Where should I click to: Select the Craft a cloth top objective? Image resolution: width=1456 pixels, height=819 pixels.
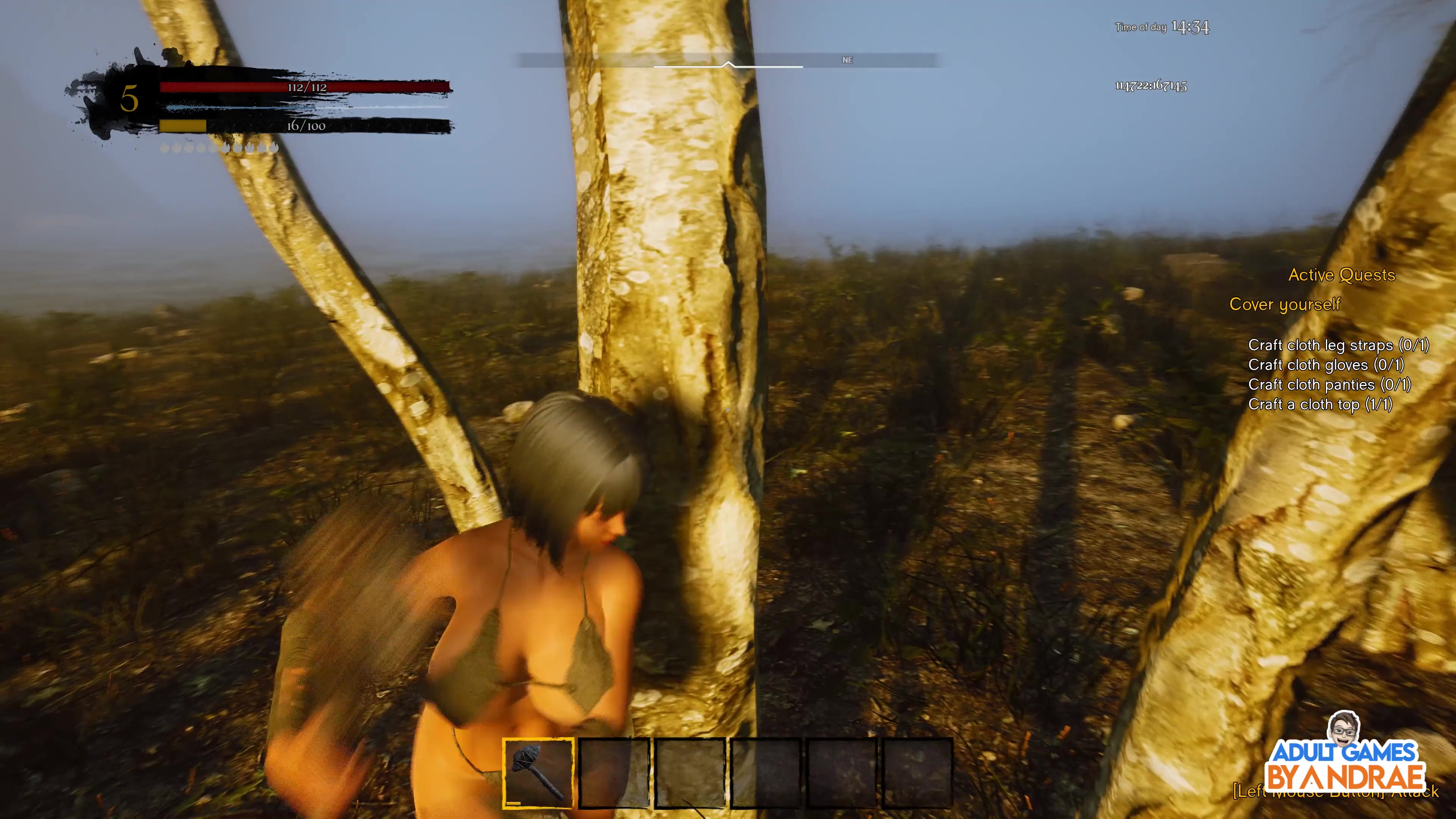[x=1320, y=405]
